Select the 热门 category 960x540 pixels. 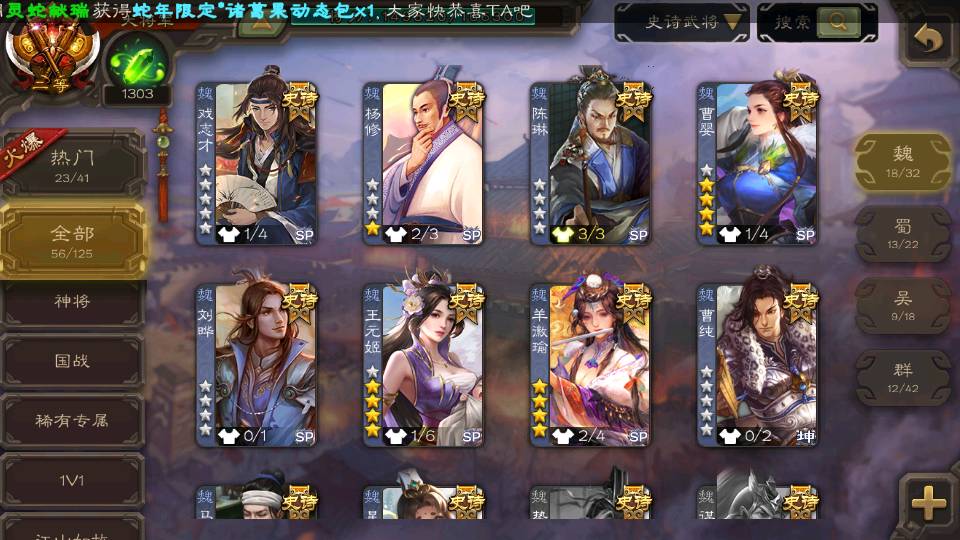tap(72, 163)
